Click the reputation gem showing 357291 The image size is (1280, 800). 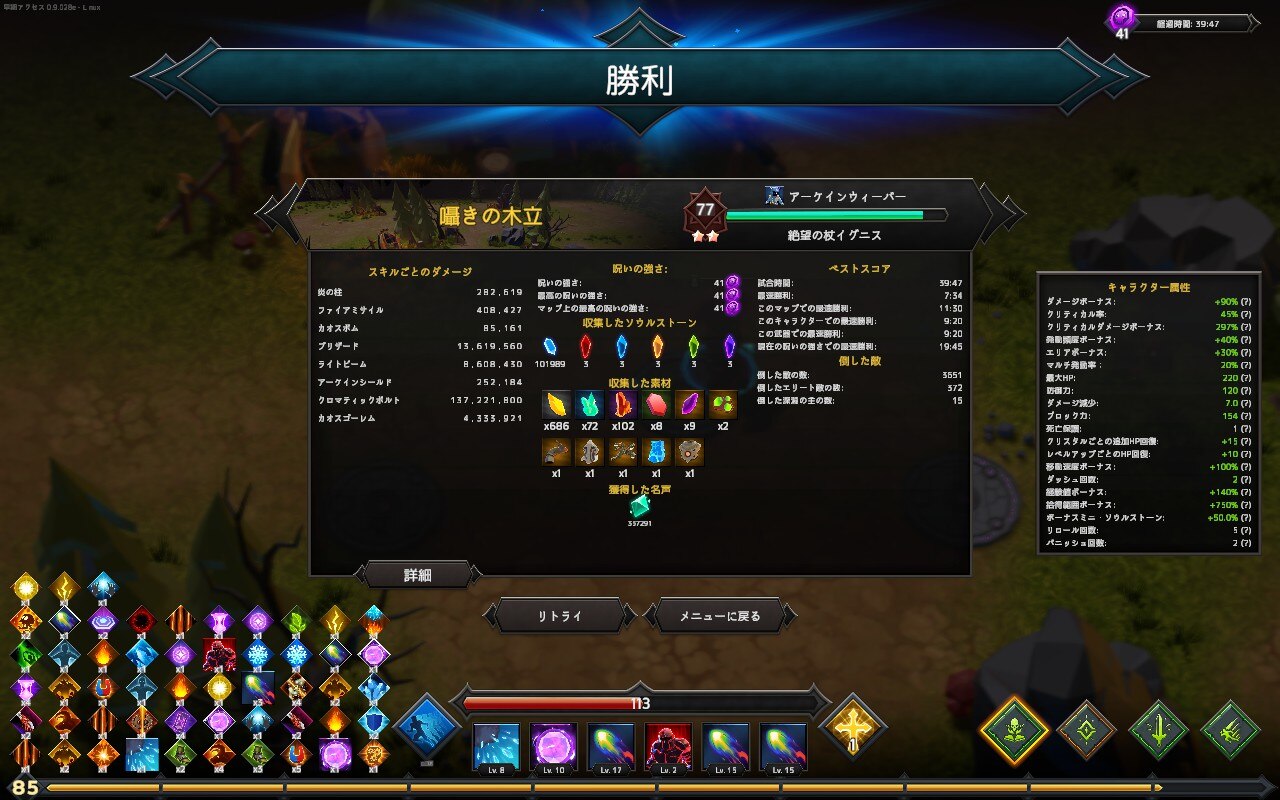point(640,508)
